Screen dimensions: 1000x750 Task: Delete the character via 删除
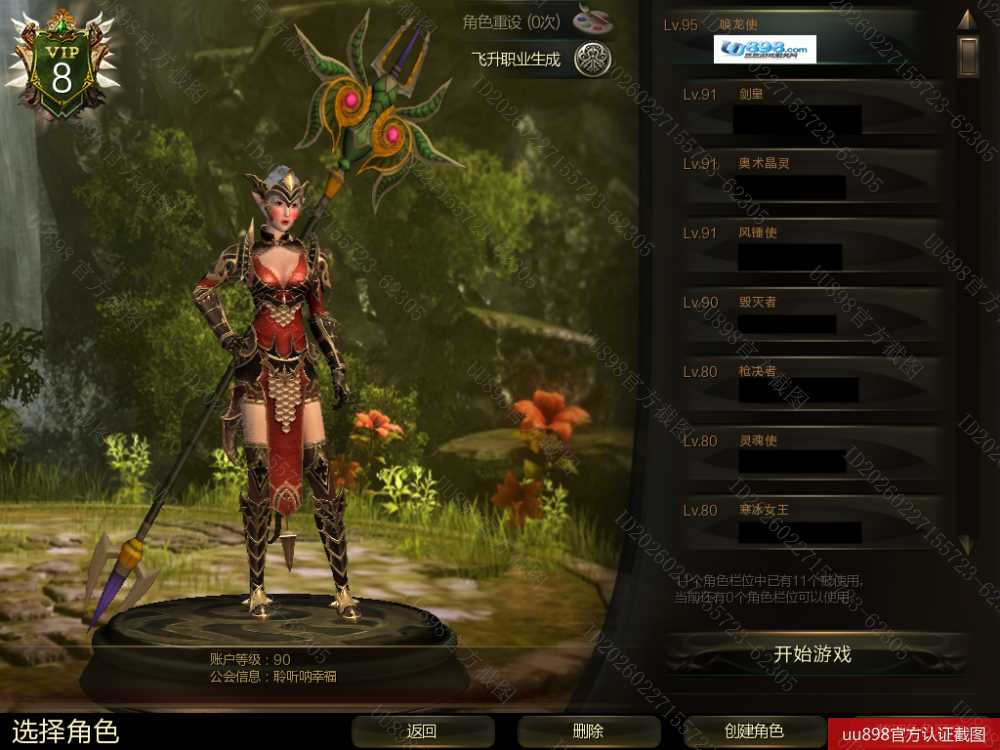pos(588,731)
